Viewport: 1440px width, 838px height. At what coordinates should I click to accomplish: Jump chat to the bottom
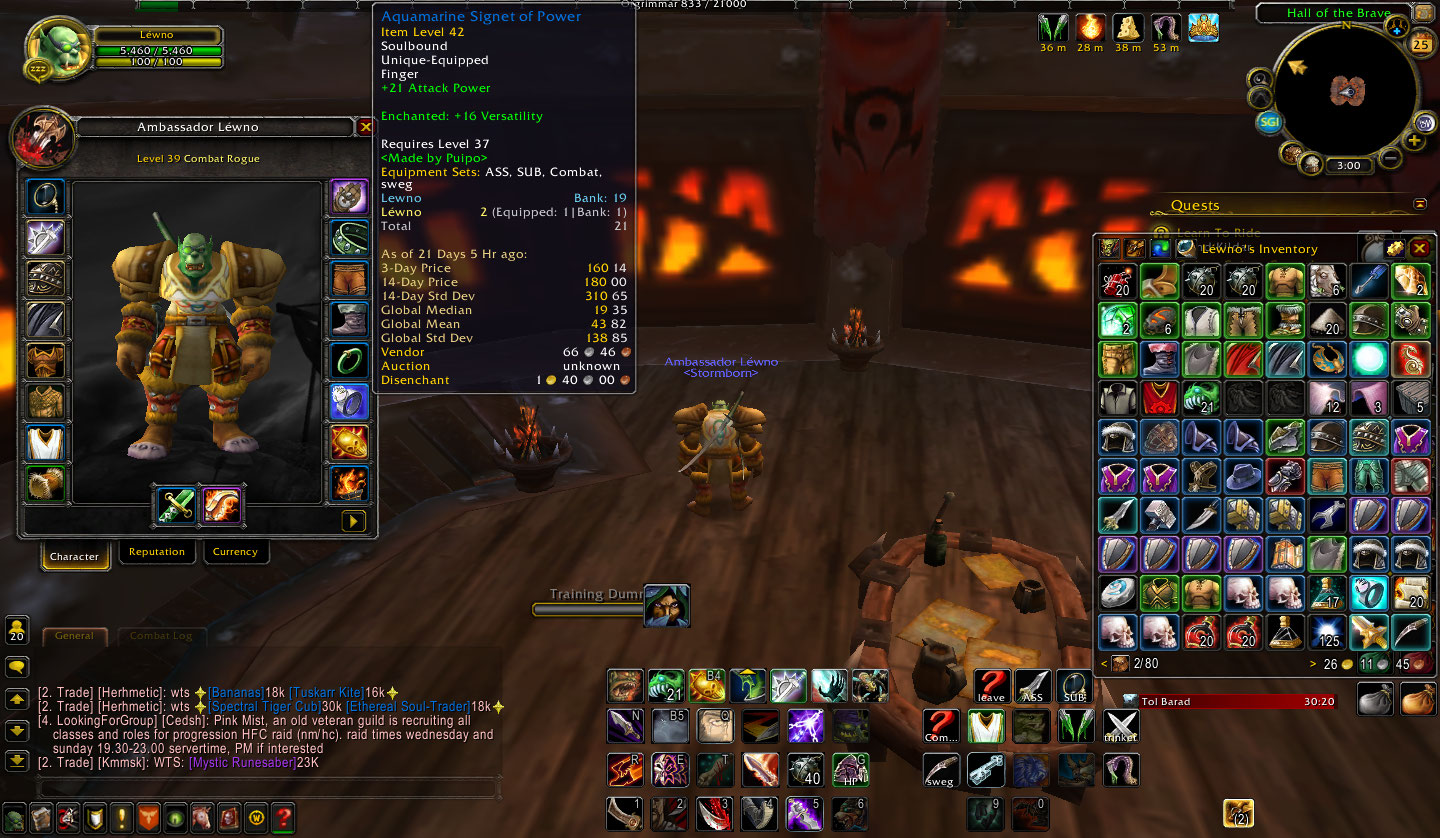(17, 761)
